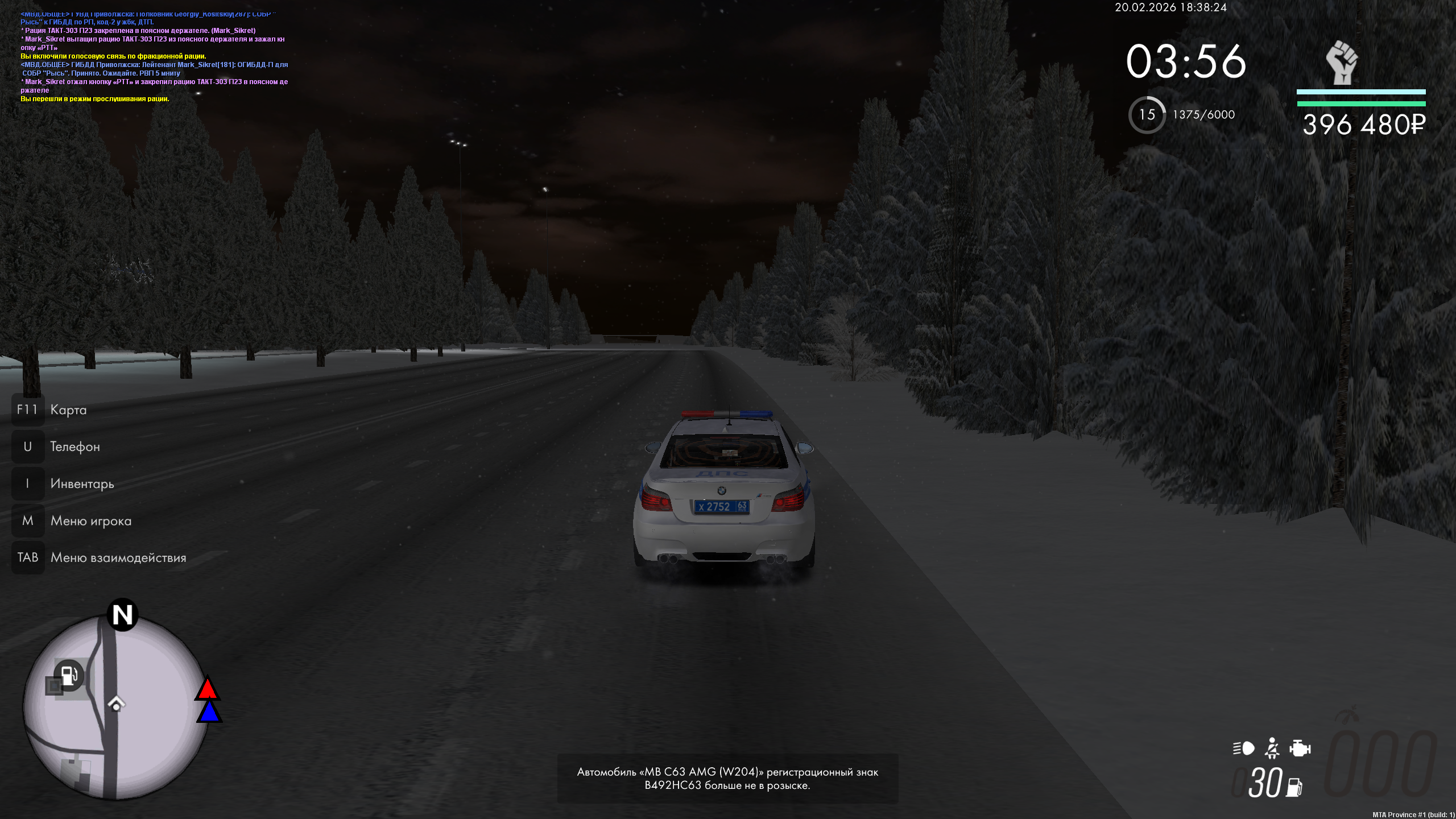Click the blue triangle marker on minimap
Screen dimensions: 1456x819
pyautogui.click(x=209, y=713)
